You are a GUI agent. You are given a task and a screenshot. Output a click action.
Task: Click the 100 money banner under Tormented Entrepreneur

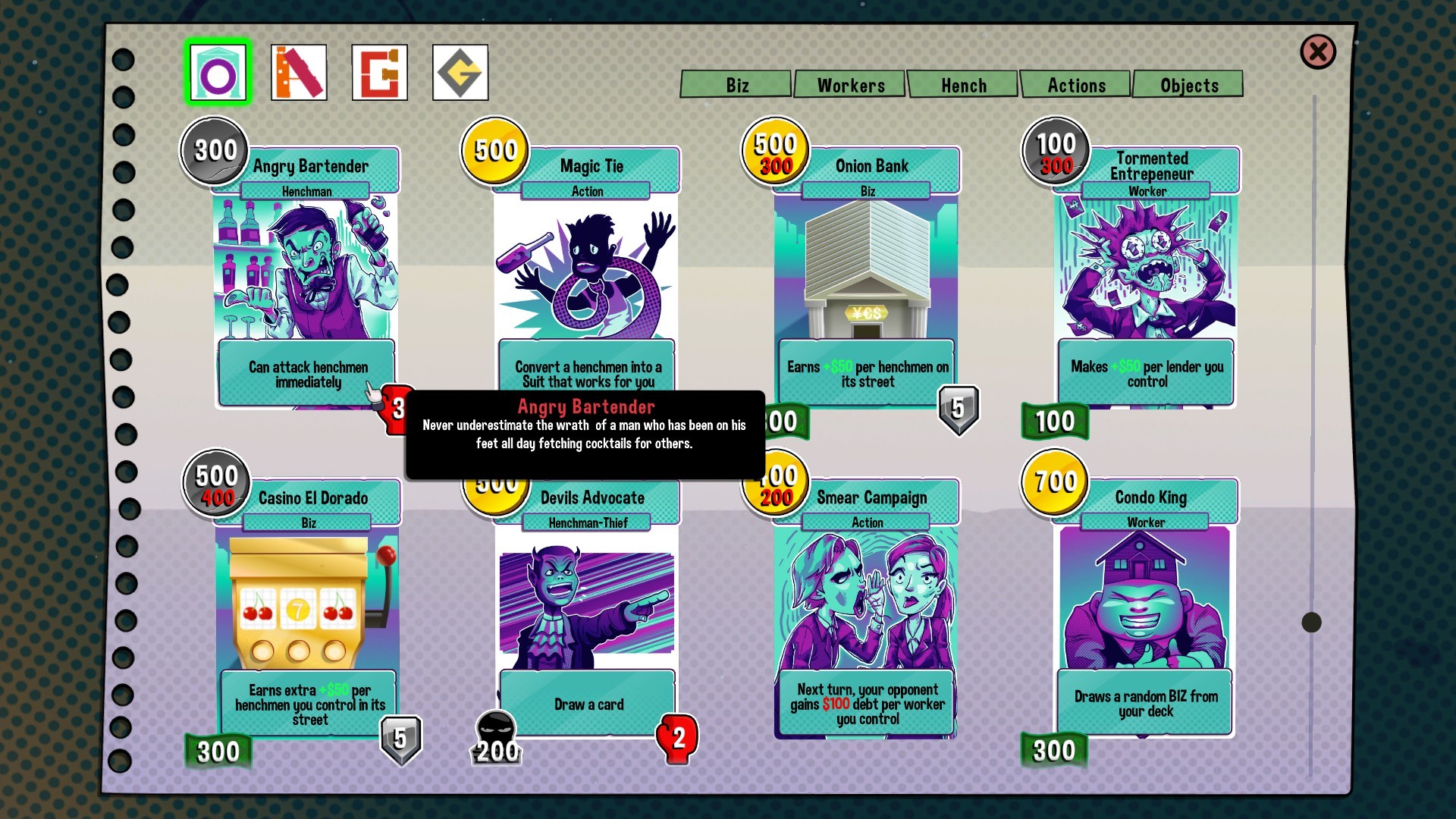(x=1053, y=422)
